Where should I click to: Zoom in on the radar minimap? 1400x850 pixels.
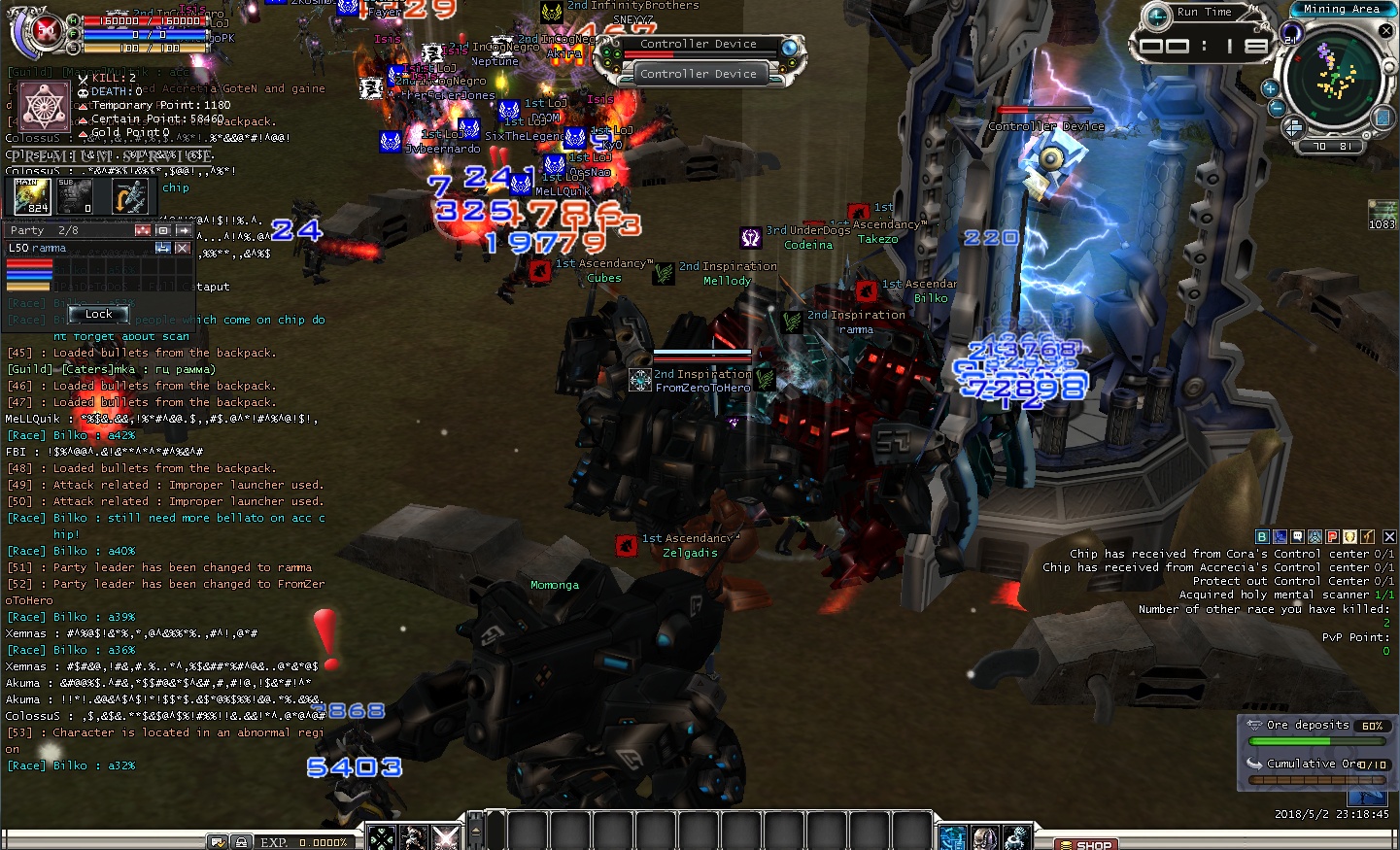pyautogui.click(x=1270, y=88)
